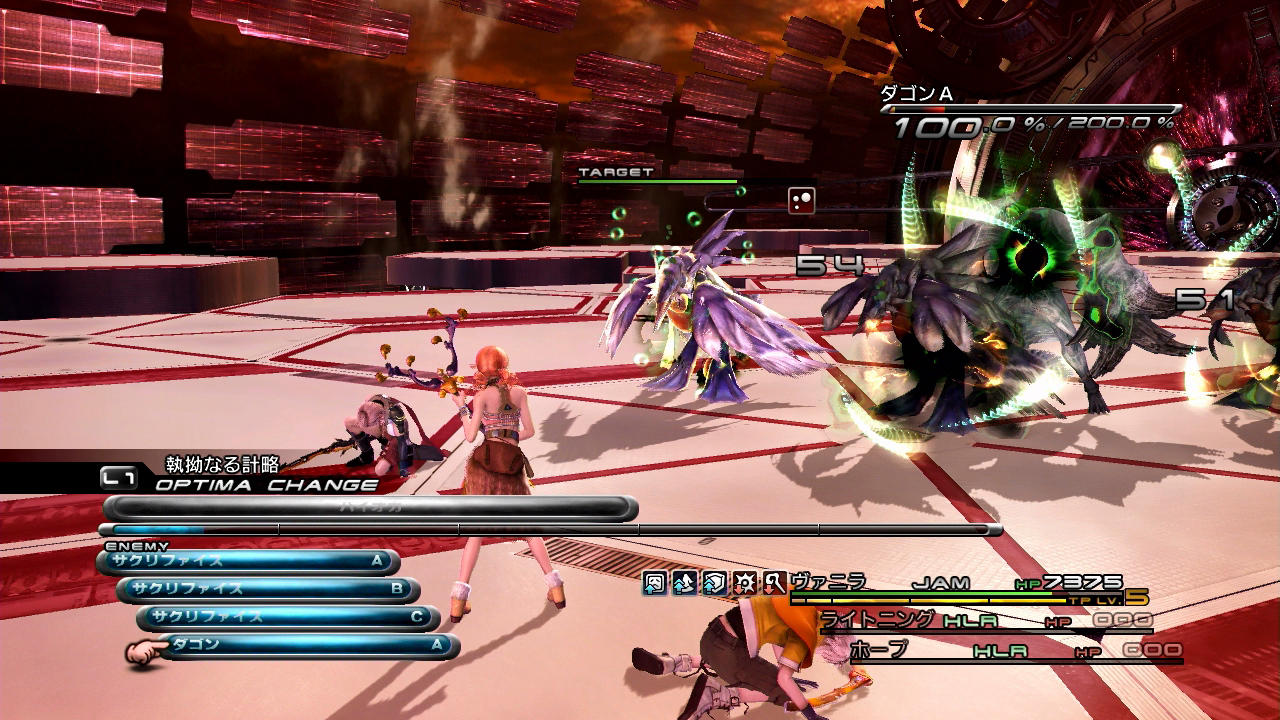Click the first shield buff status icon

(655, 583)
